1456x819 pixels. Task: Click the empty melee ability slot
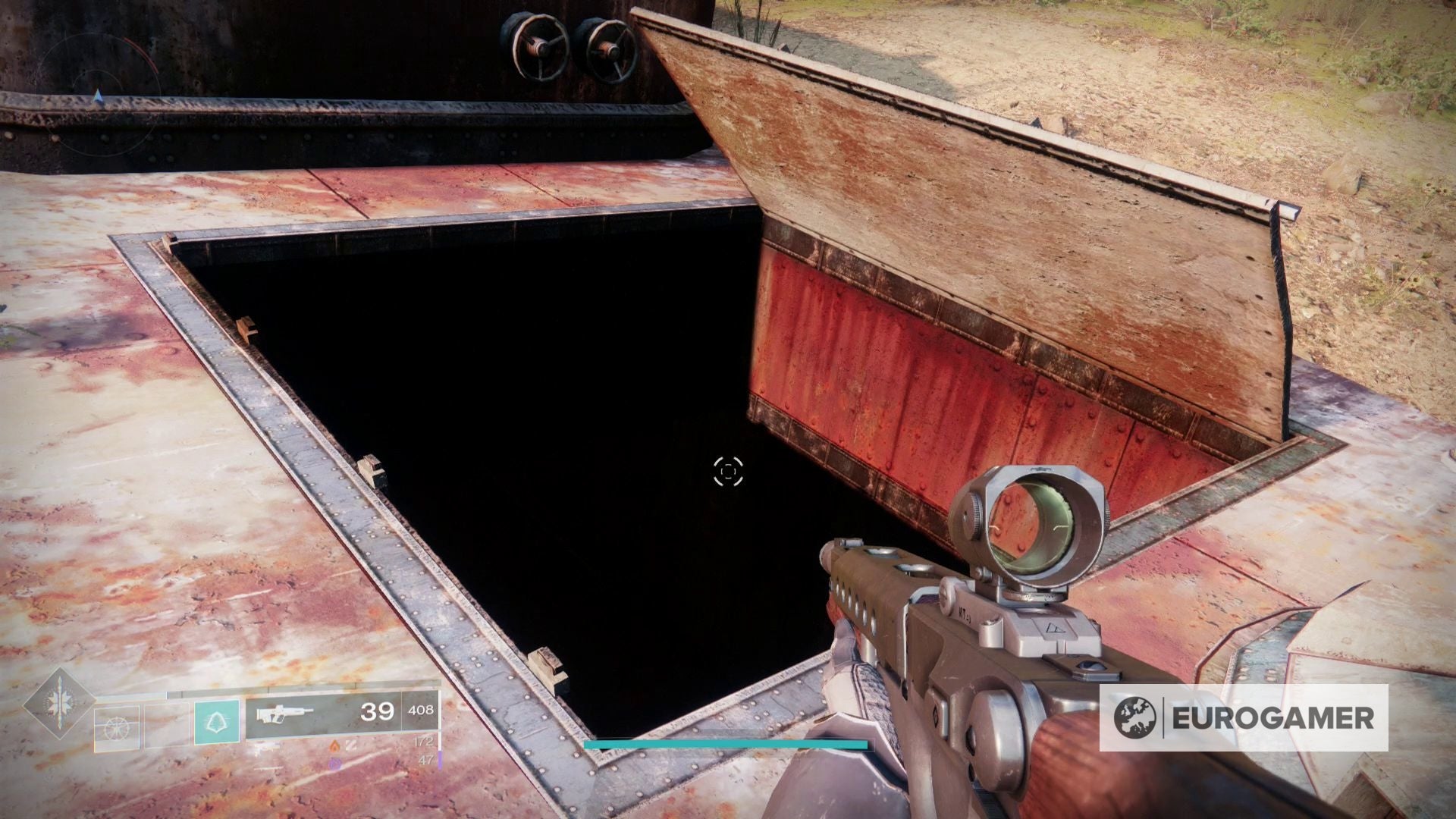click(167, 726)
